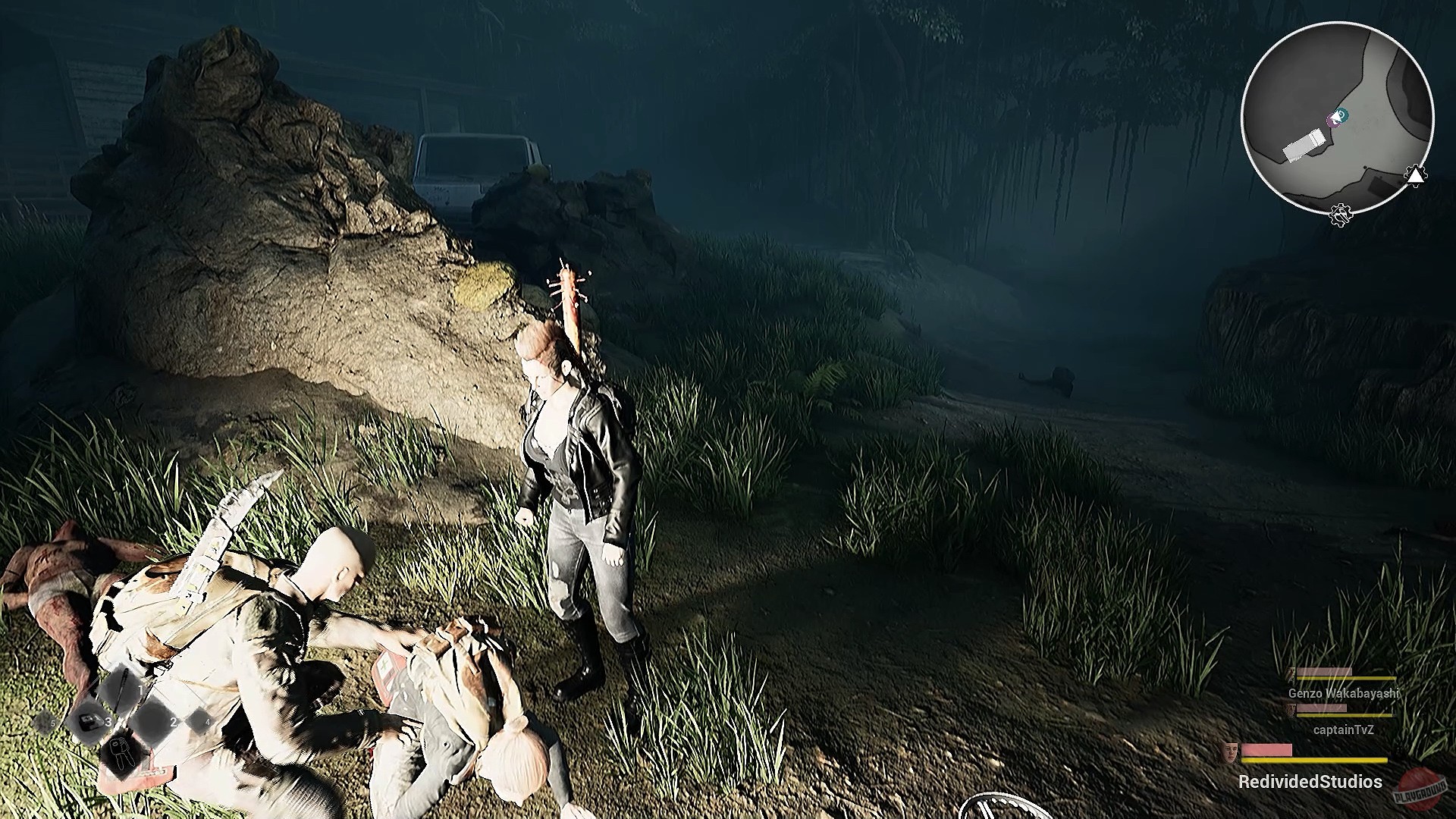Select the truck marker on the minimap
The height and width of the screenshot is (819, 1456).
tap(1305, 145)
